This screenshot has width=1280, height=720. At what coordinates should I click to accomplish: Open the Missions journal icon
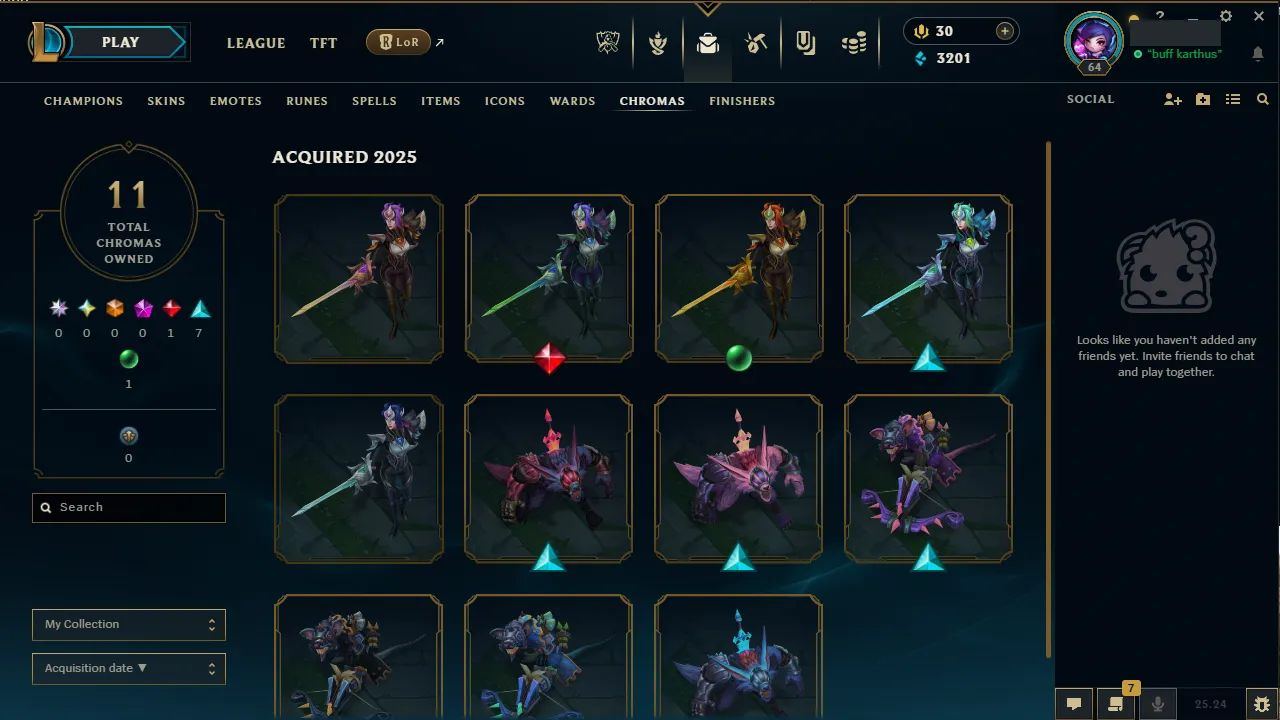[x=805, y=42]
